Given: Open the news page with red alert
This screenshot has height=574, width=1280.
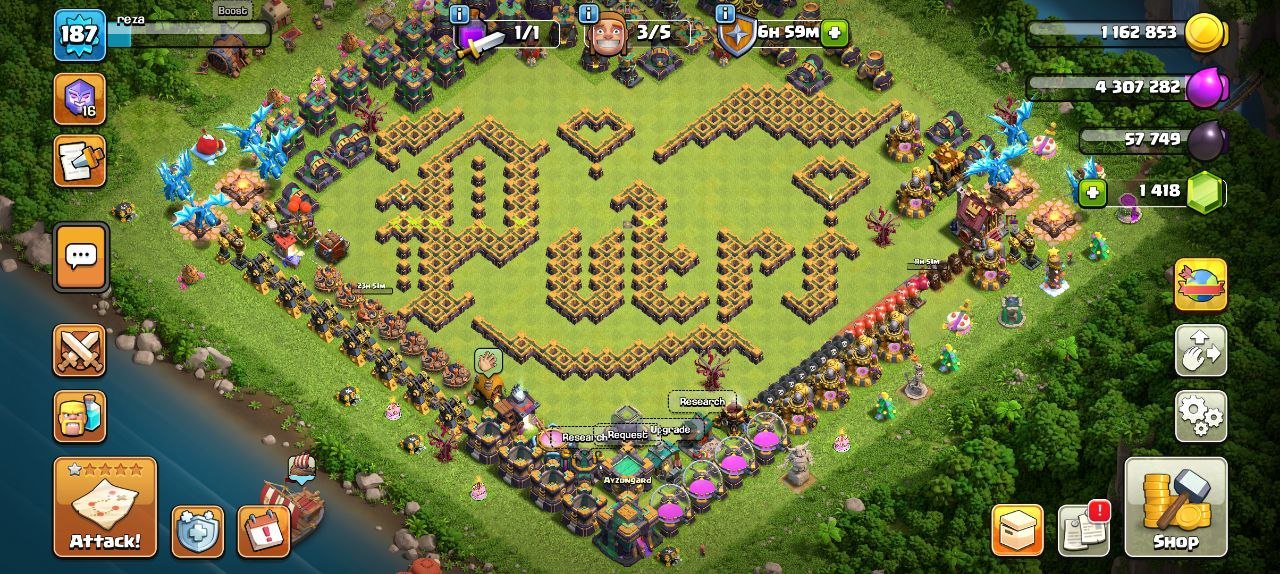Looking at the screenshot, I should 1083,530.
